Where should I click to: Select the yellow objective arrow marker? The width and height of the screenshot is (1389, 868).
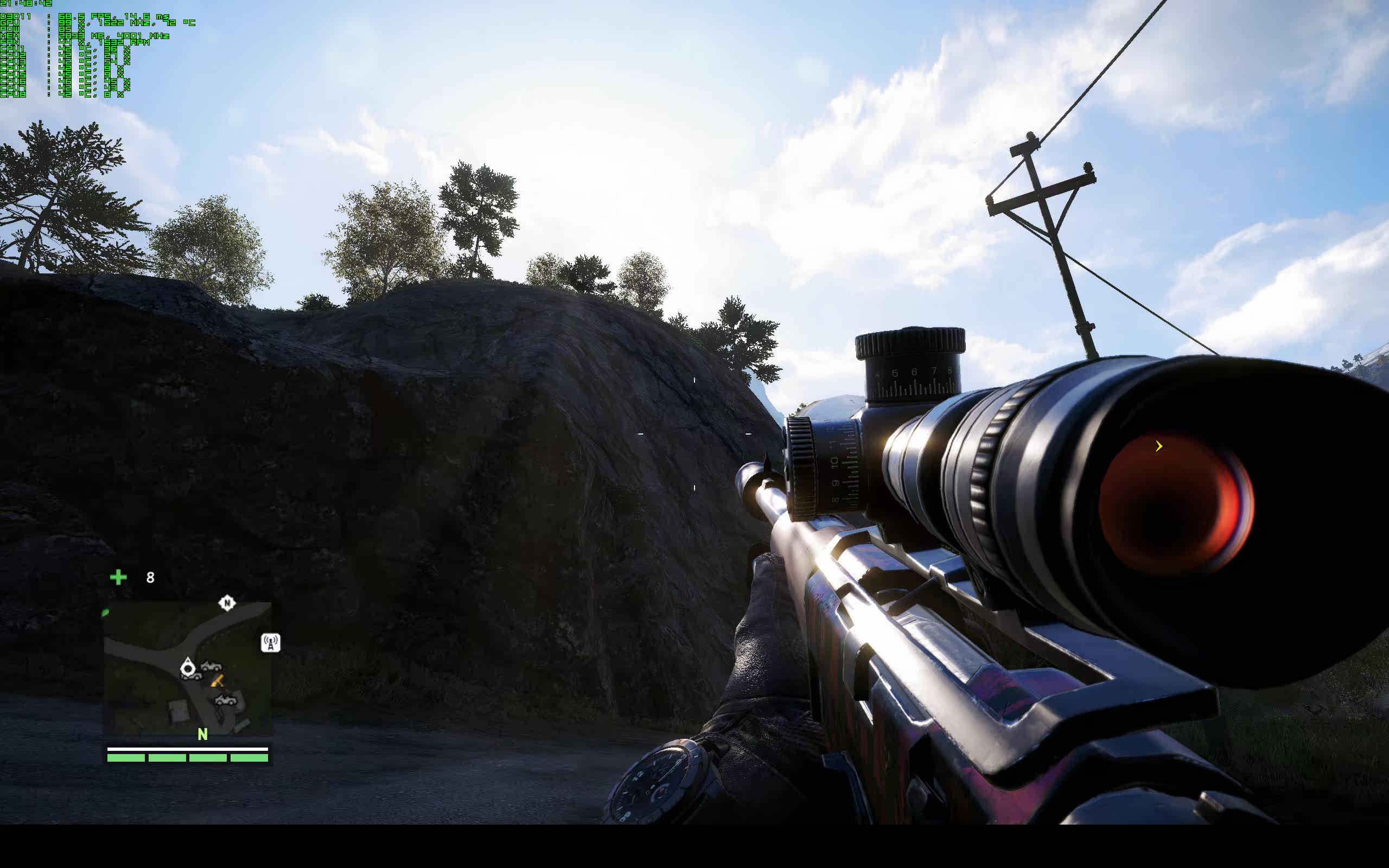[x=1159, y=446]
